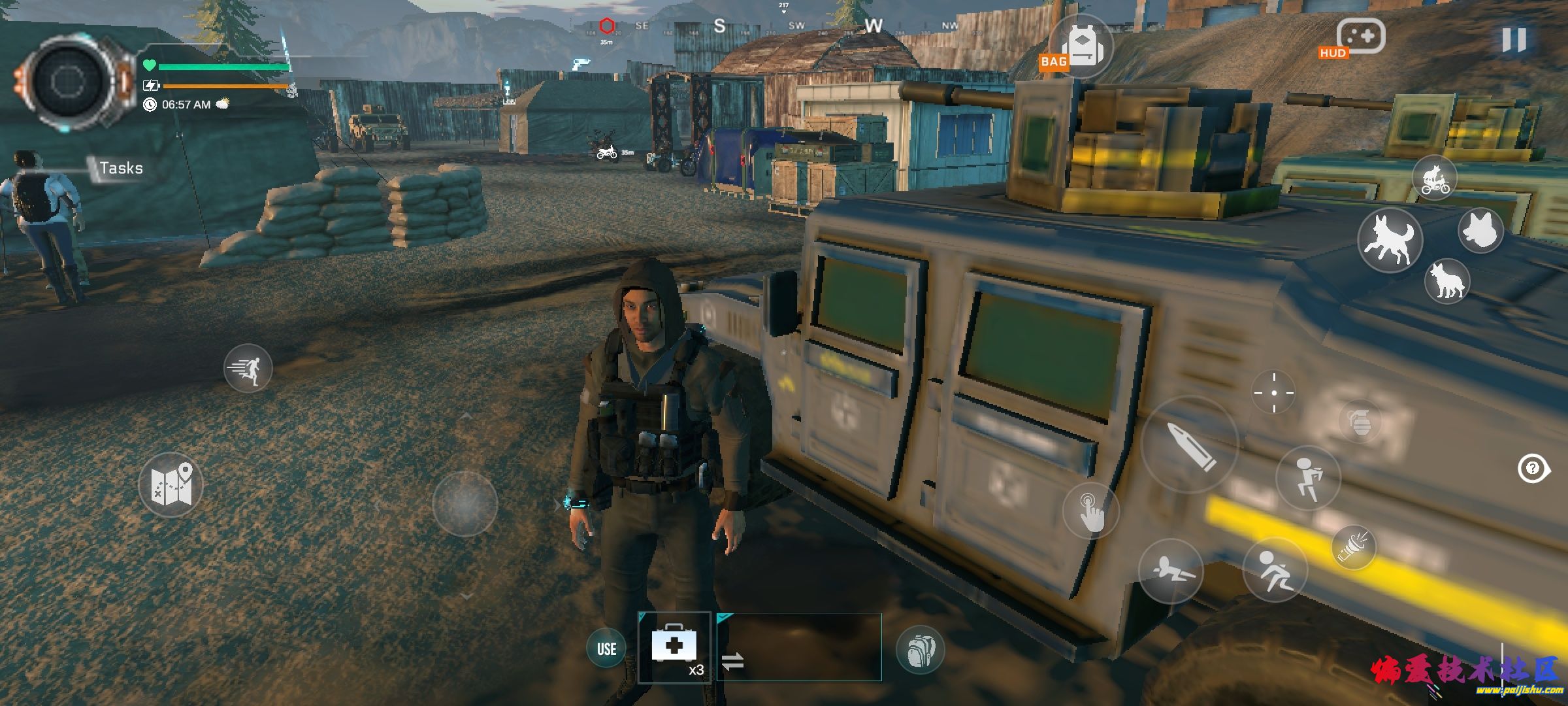The width and height of the screenshot is (1568, 706).
Task: Expand the Tasks panel
Action: click(x=120, y=168)
